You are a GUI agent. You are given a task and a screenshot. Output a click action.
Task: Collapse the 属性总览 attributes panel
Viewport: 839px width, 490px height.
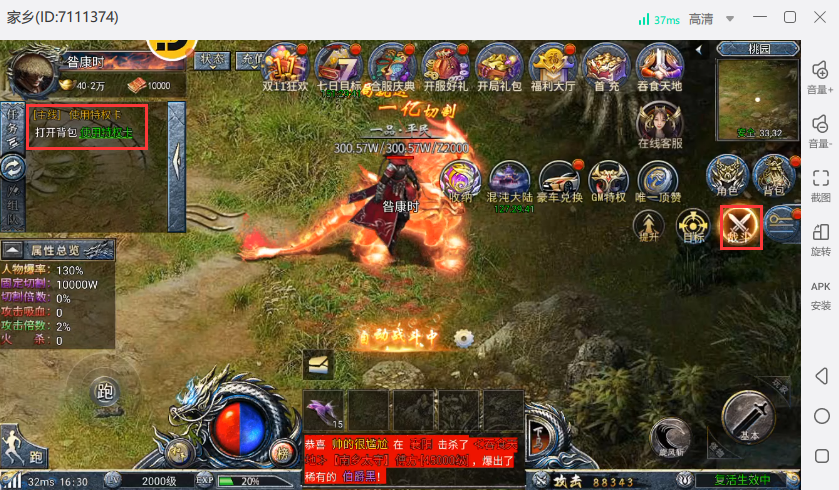12,250
